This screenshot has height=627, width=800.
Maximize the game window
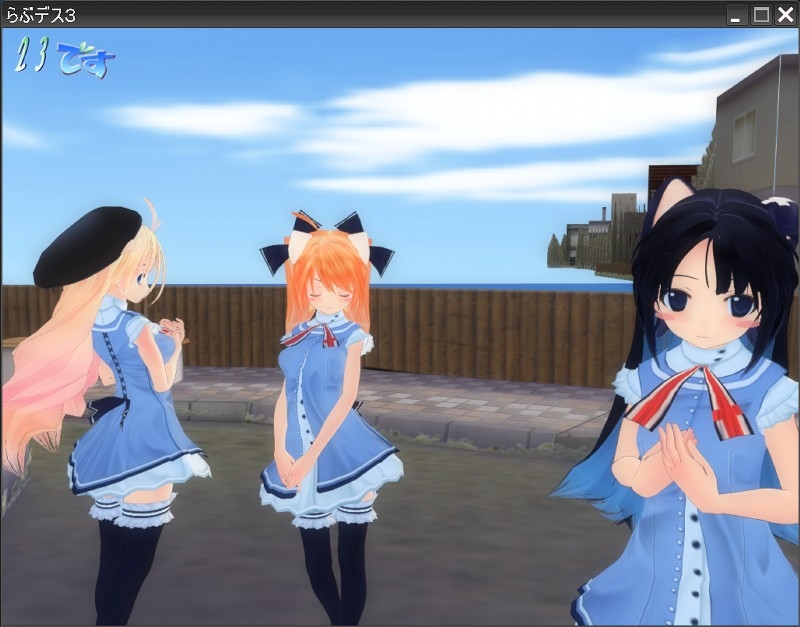pyautogui.click(x=761, y=14)
